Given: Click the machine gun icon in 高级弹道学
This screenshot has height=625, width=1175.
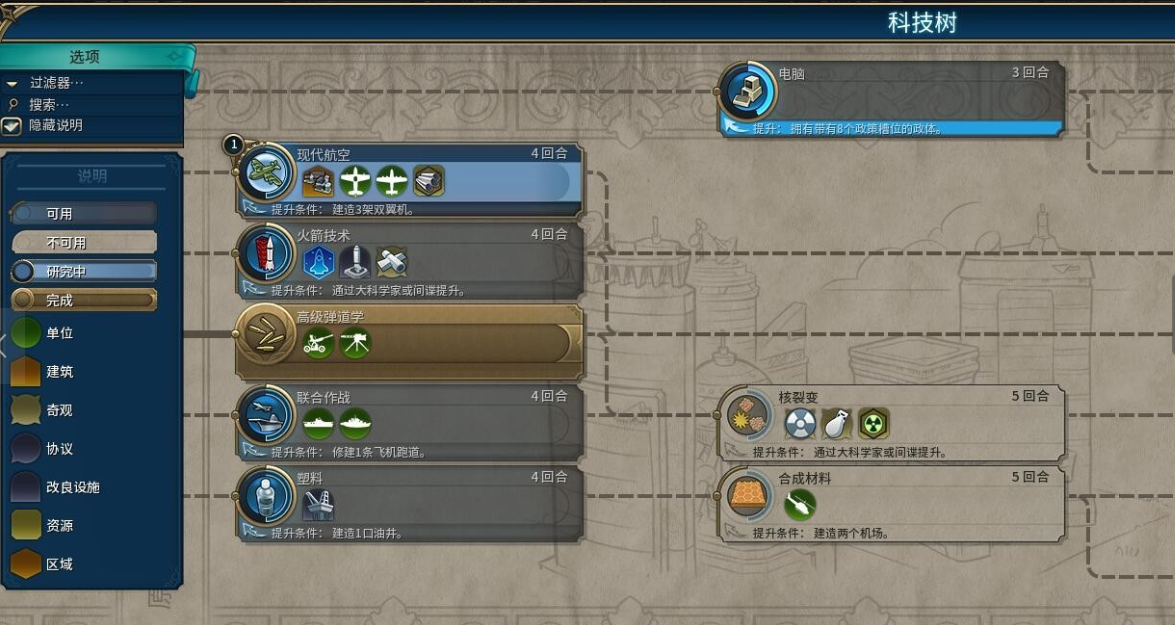Looking at the screenshot, I should click(355, 344).
